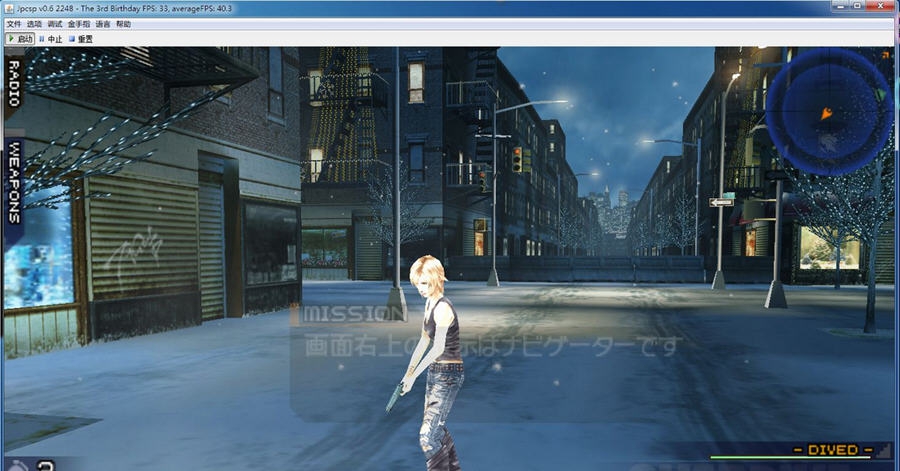900x471 pixels.
Task: Click the 启动 (Run) toolbar button
Action: 21,39
